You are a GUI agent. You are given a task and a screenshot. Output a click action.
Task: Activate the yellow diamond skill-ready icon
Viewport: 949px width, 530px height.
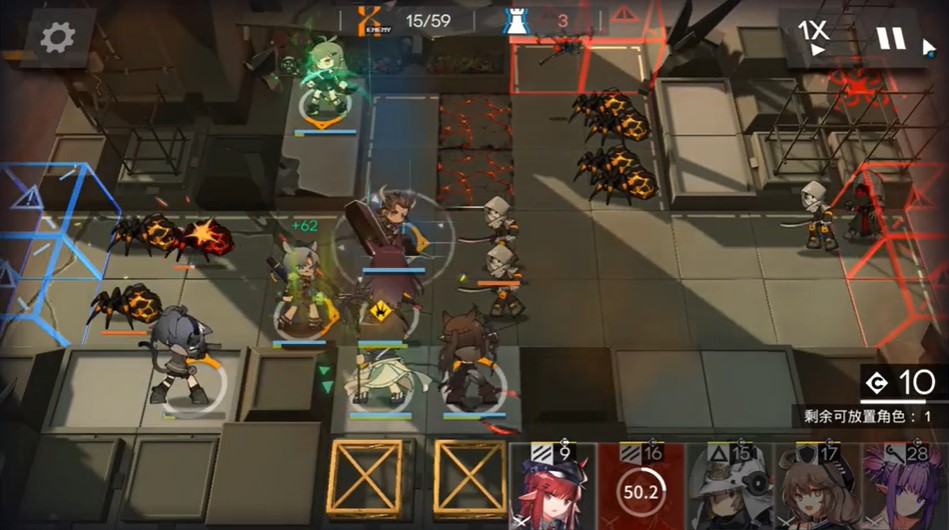point(380,311)
